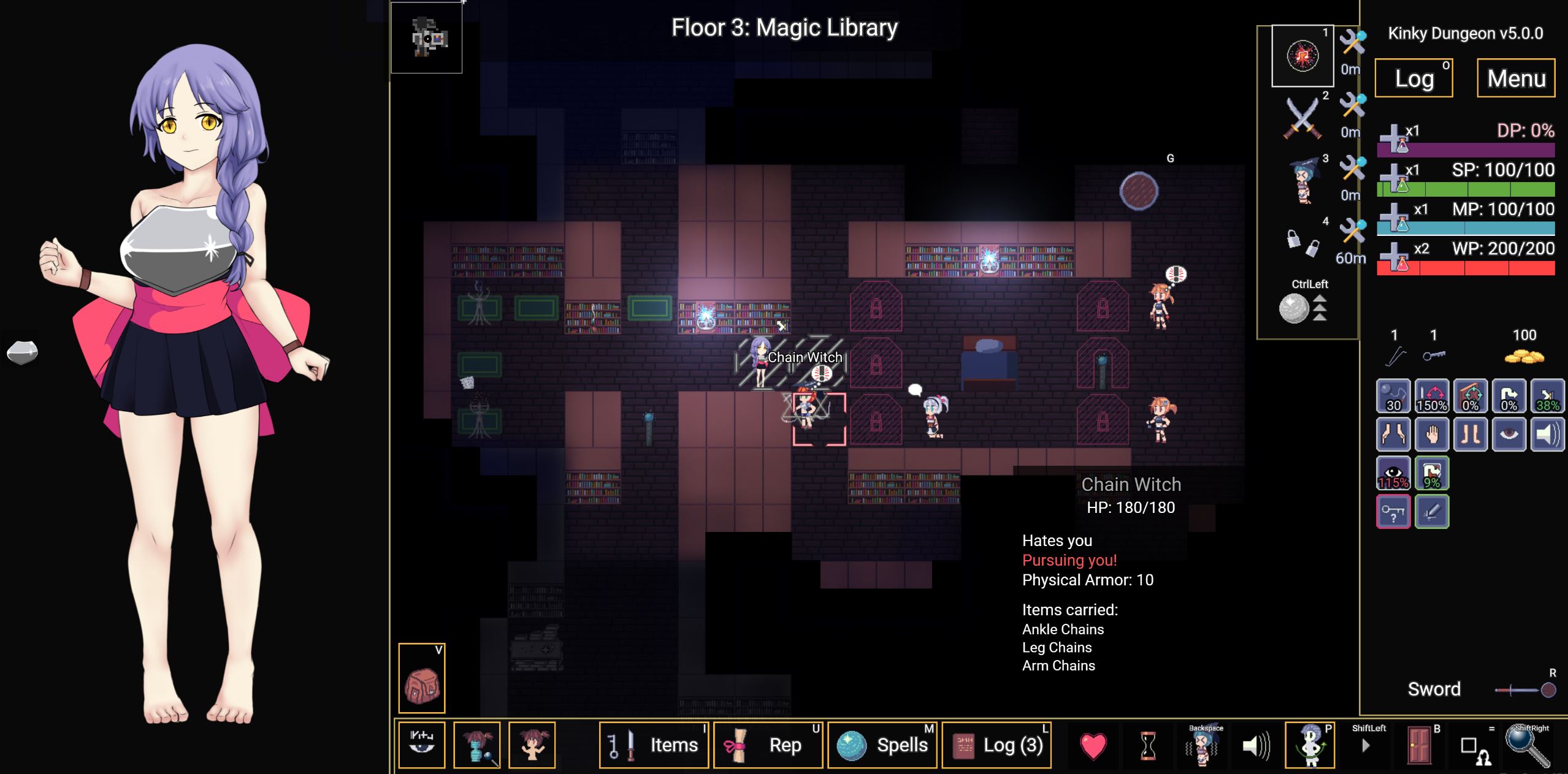Viewport: 1568px width, 774px height.
Task: Open the Log button beside Menu
Action: (x=1413, y=78)
